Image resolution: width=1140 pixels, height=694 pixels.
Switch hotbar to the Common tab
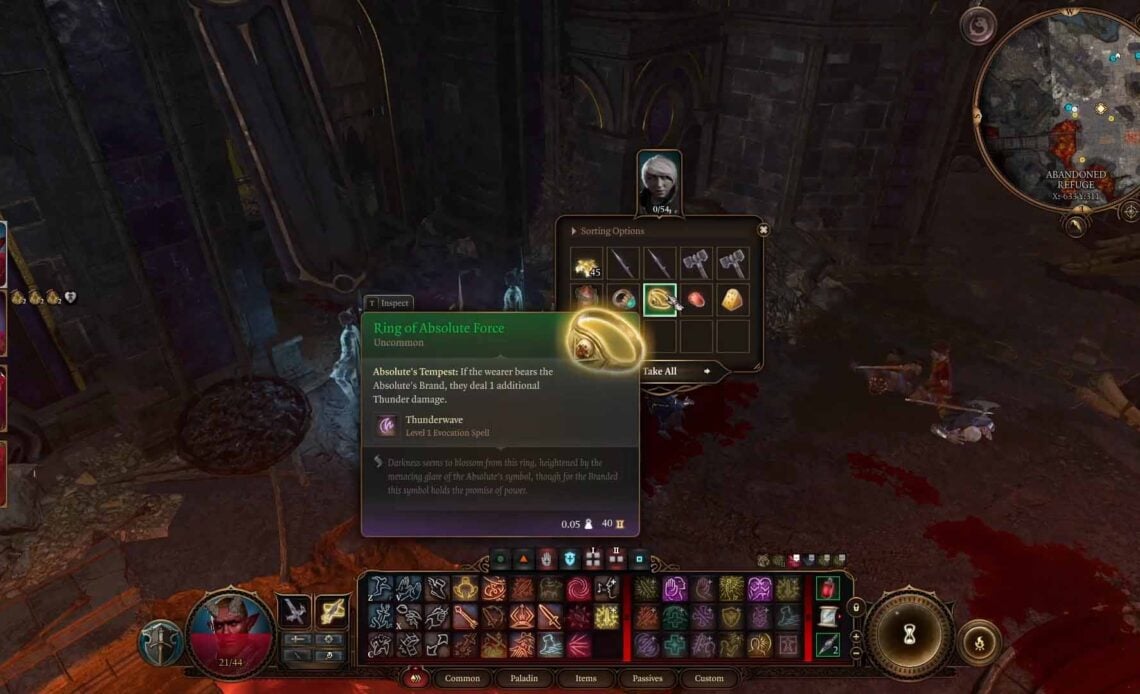(462, 678)
